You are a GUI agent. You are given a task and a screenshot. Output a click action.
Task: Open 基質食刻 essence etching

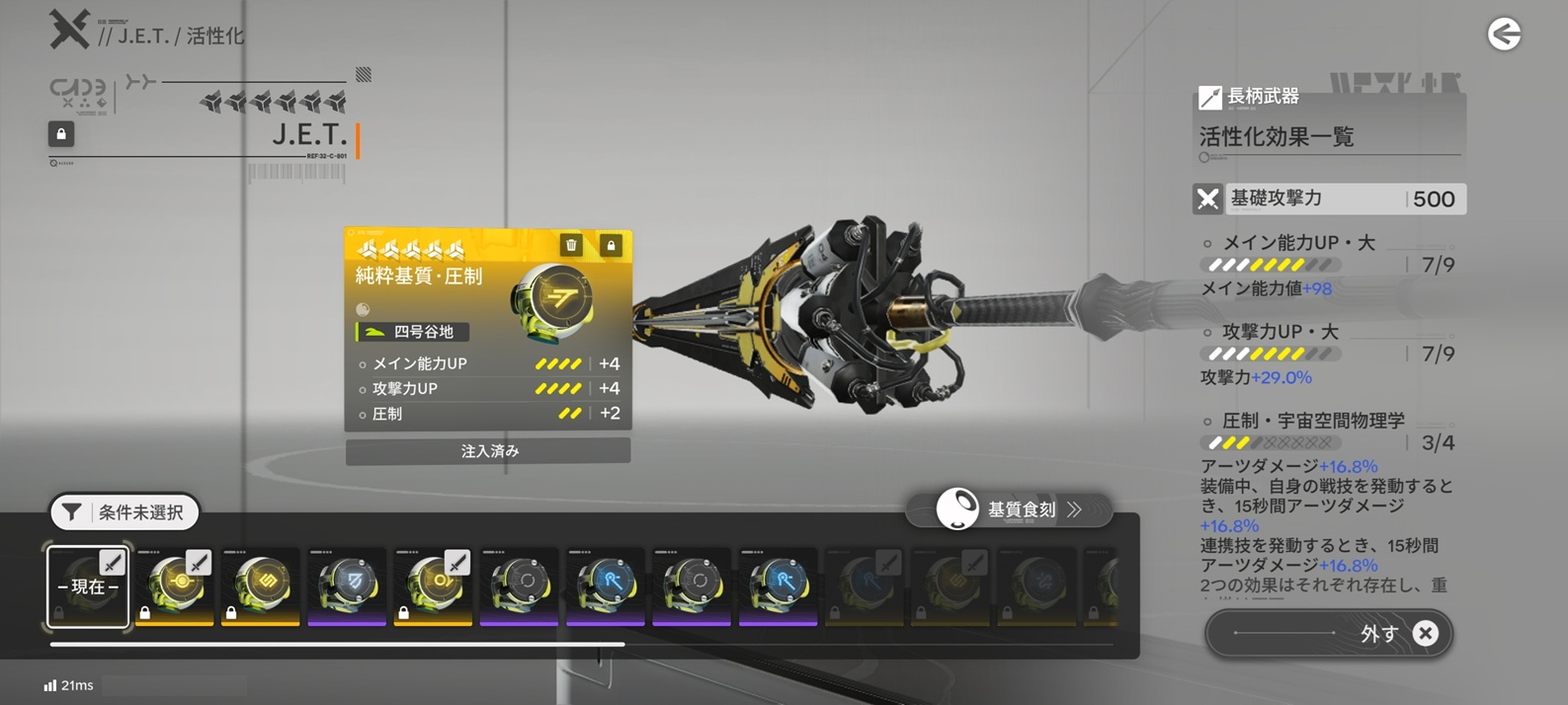pos(1010,509)
